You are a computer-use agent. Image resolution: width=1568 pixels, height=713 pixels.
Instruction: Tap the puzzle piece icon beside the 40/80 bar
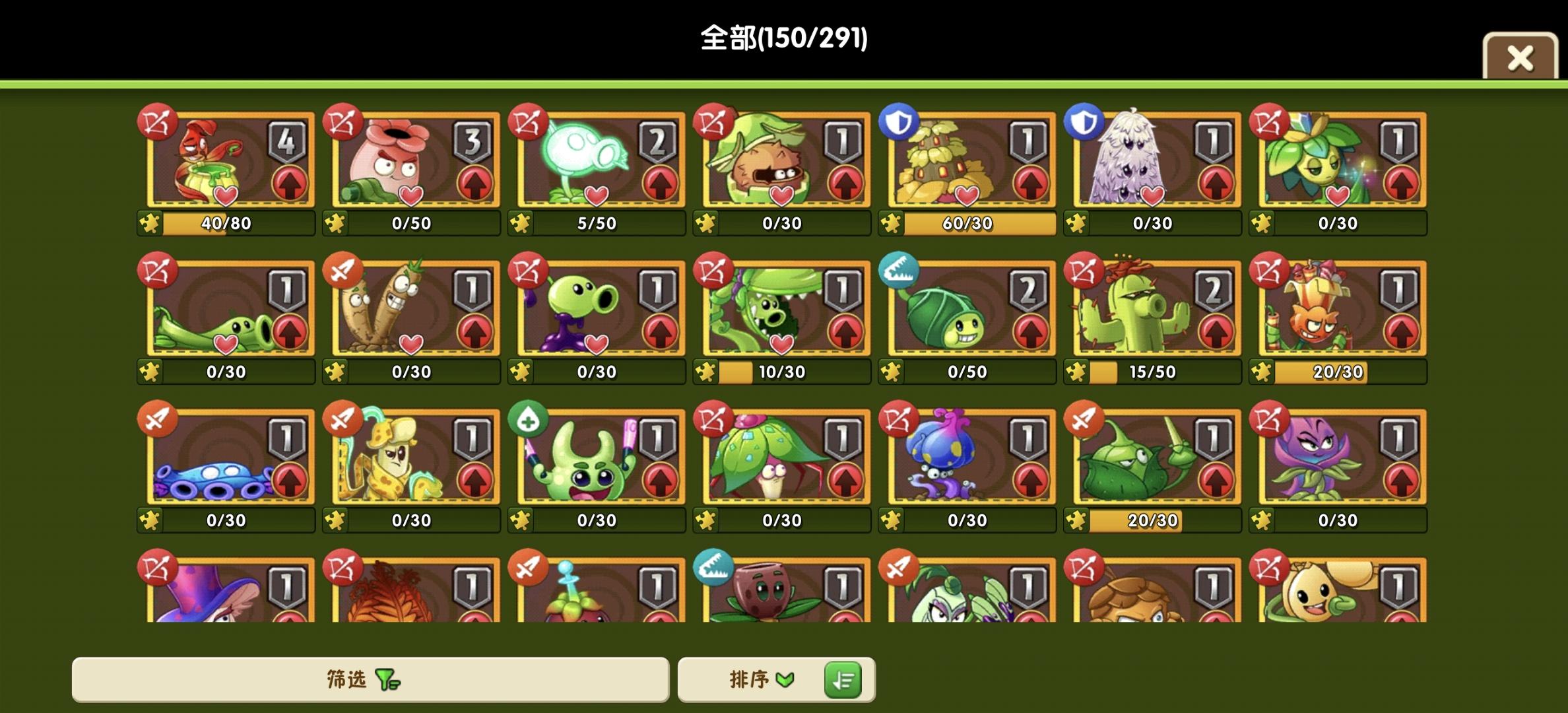pos(150,223)
